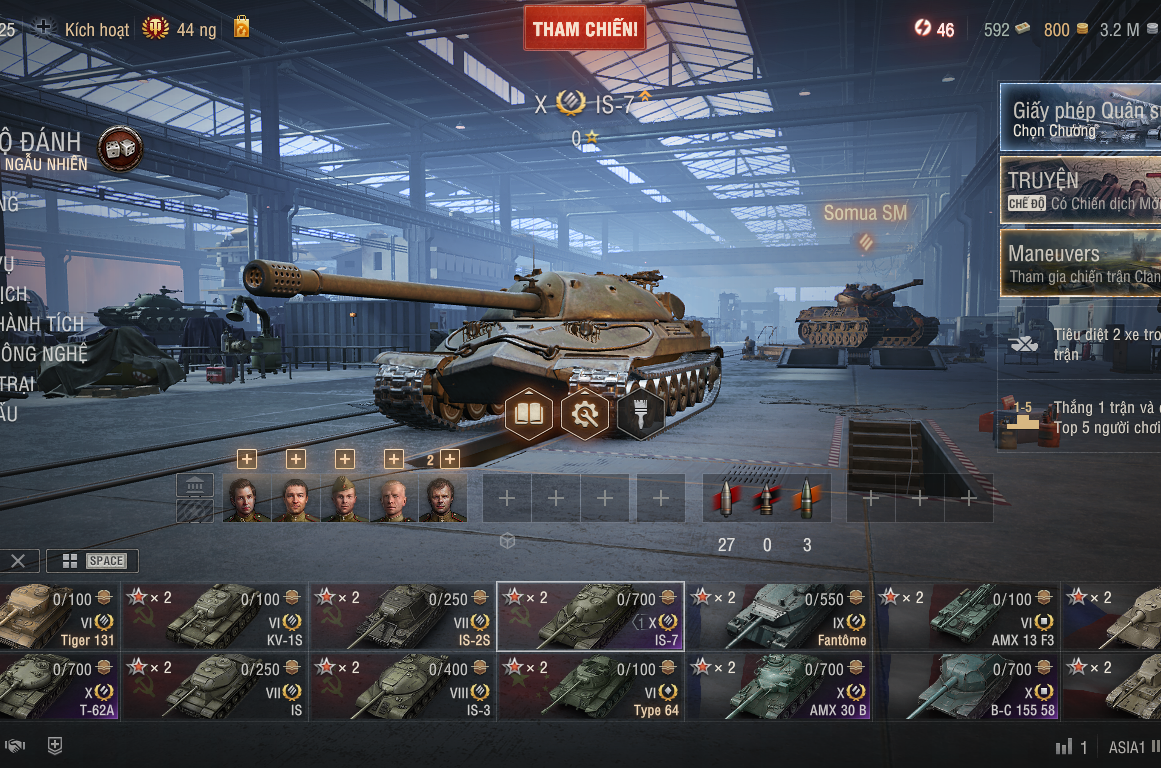Toggle the carousel grid layout button
The image size is (1161, 768).
(70, 561)
